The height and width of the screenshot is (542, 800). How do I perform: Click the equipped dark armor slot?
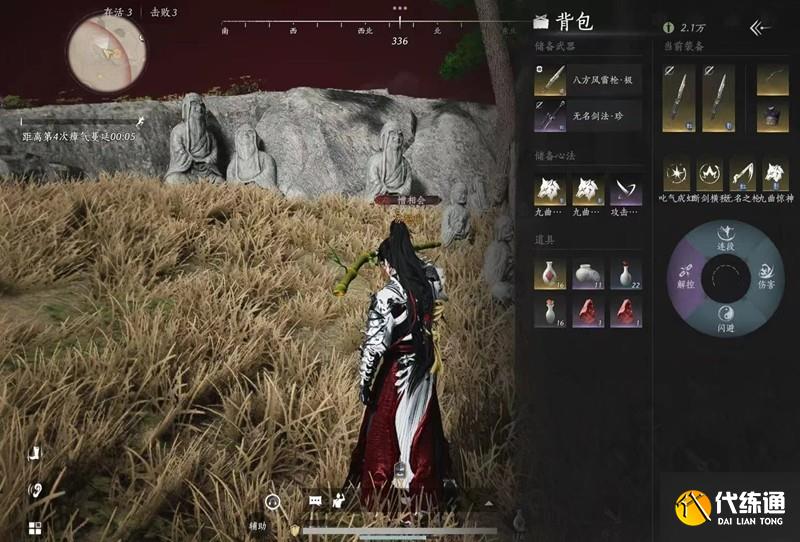772,115
